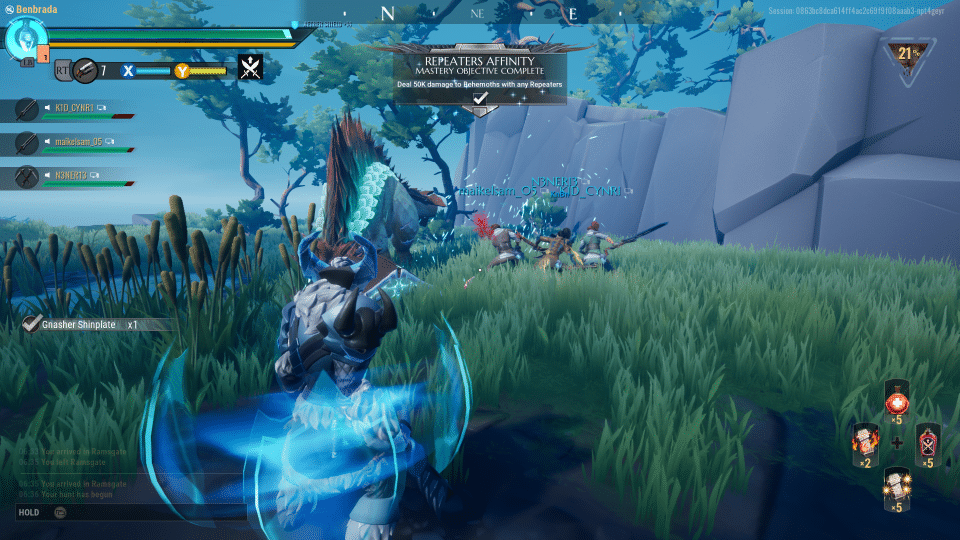Open the Gnasher Shinplate loot notification
The height and width of the screenshot is (540, 960).
88,324
